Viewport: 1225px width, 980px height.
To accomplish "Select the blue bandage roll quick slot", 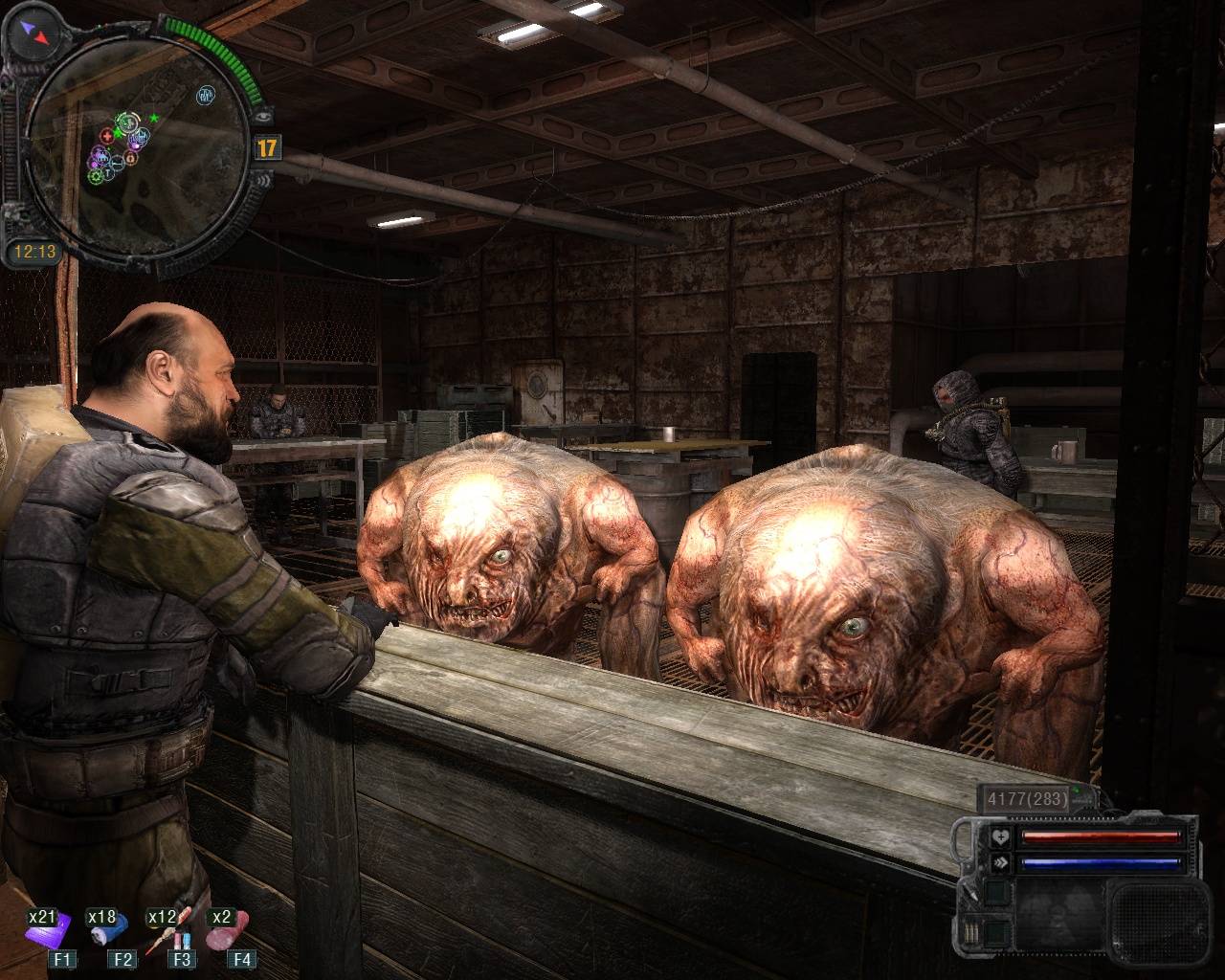I will (107, 929).
